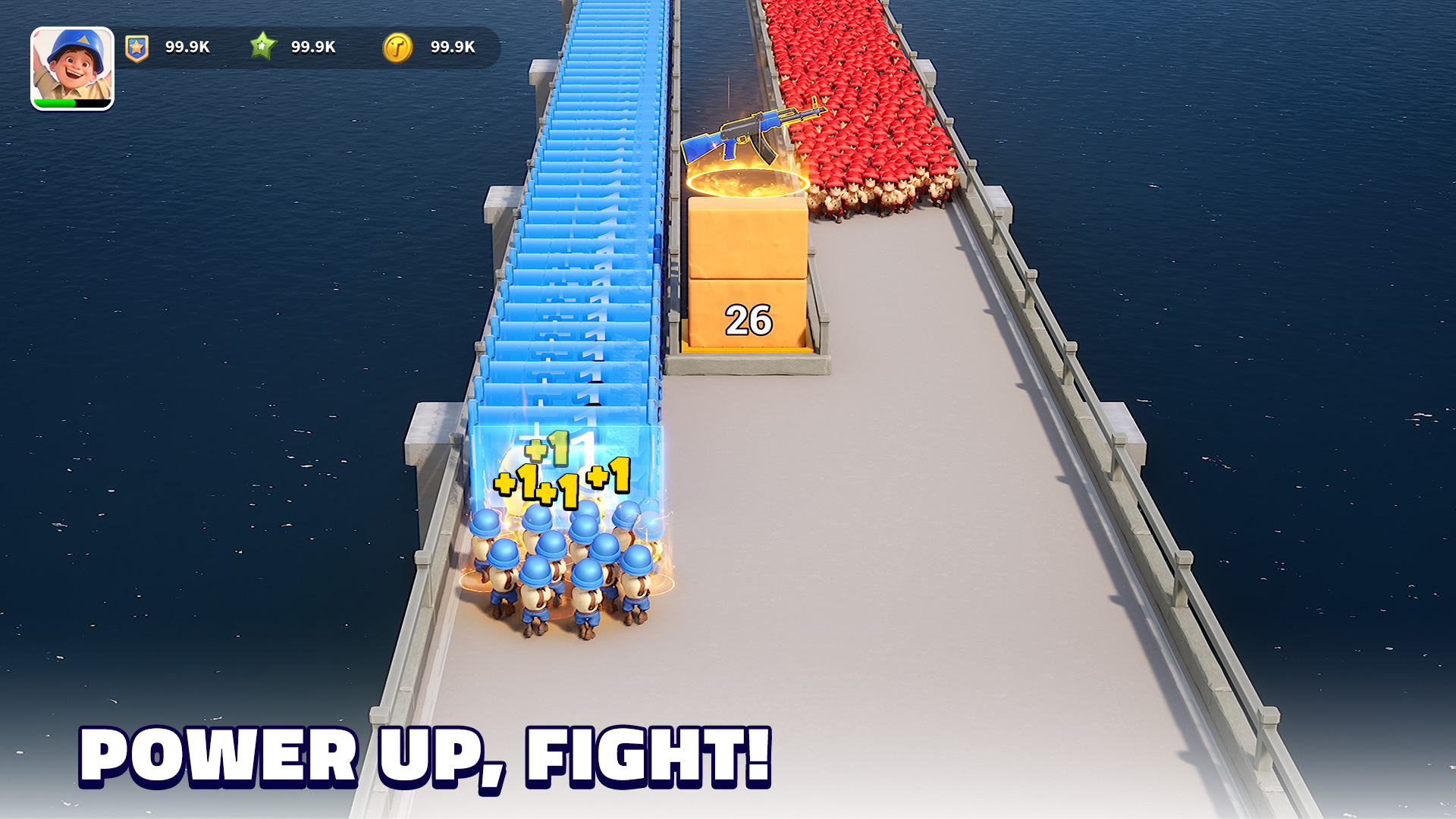Tap the coin 99.9K counter text
1456x819 pixels.
tap(452, 46)
